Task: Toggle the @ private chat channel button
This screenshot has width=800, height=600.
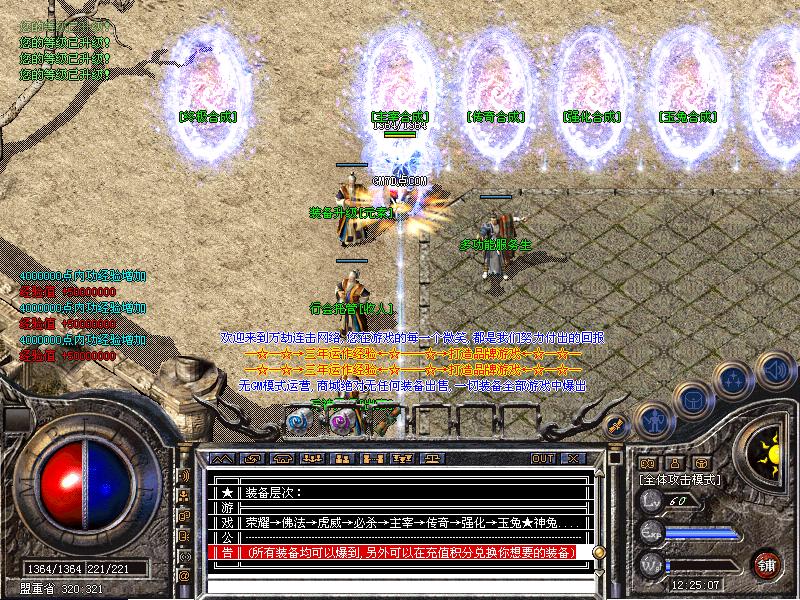Action: (184, 576)
